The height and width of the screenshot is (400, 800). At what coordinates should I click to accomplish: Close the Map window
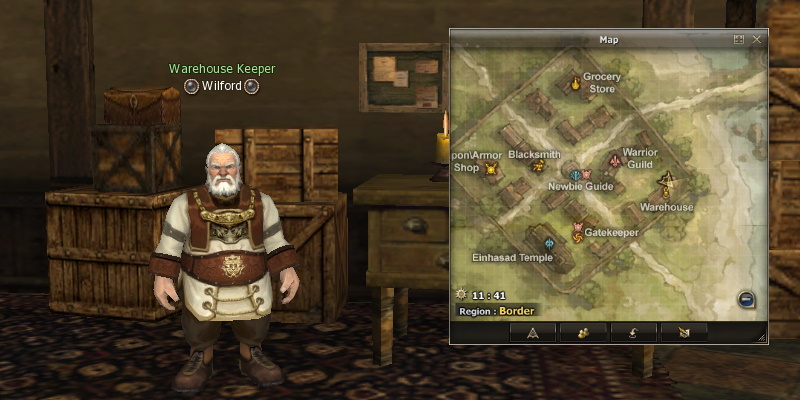757,40
